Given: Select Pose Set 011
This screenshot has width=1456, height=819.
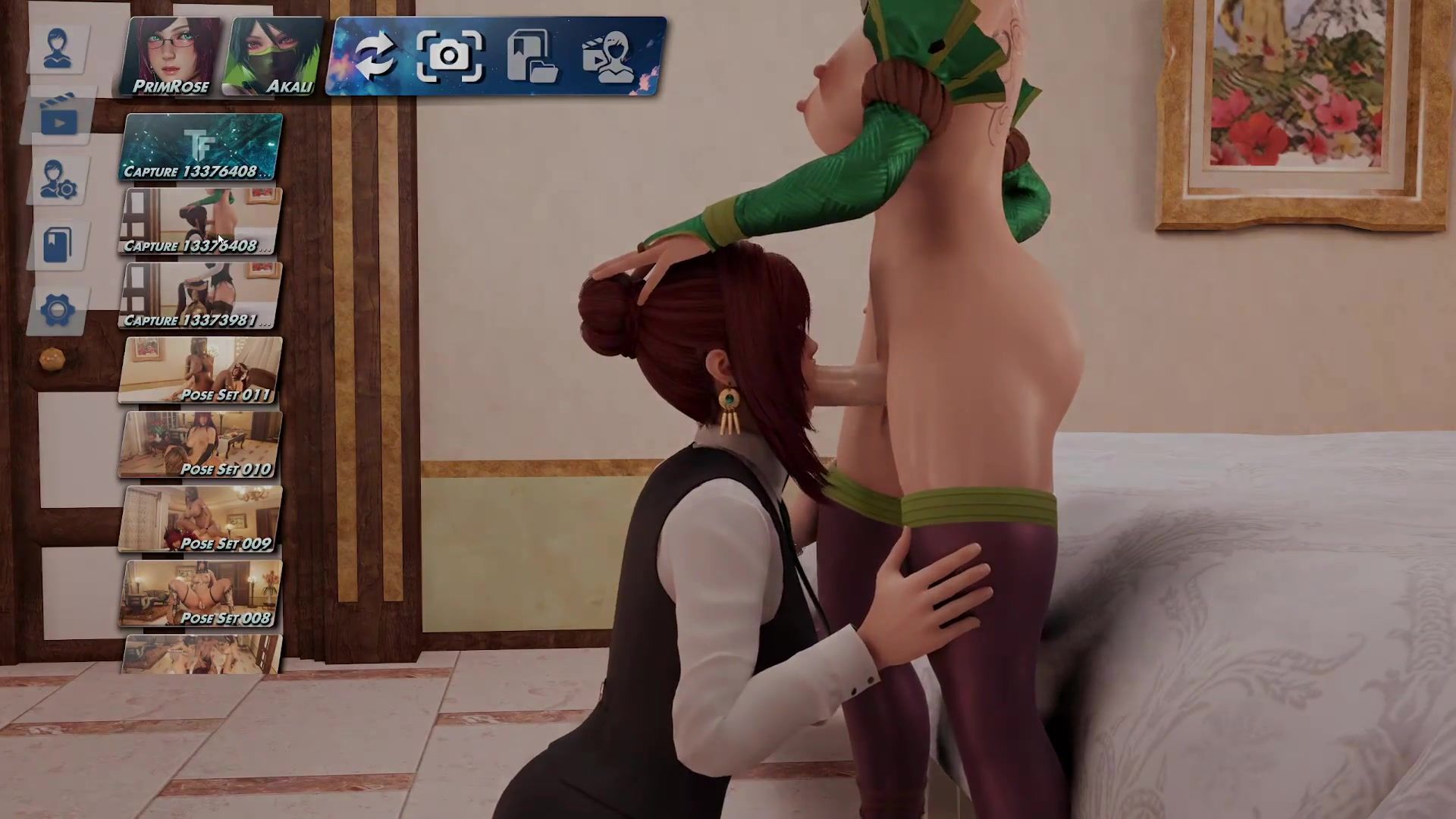Looking at the screenshot, I should click(201, 370).
